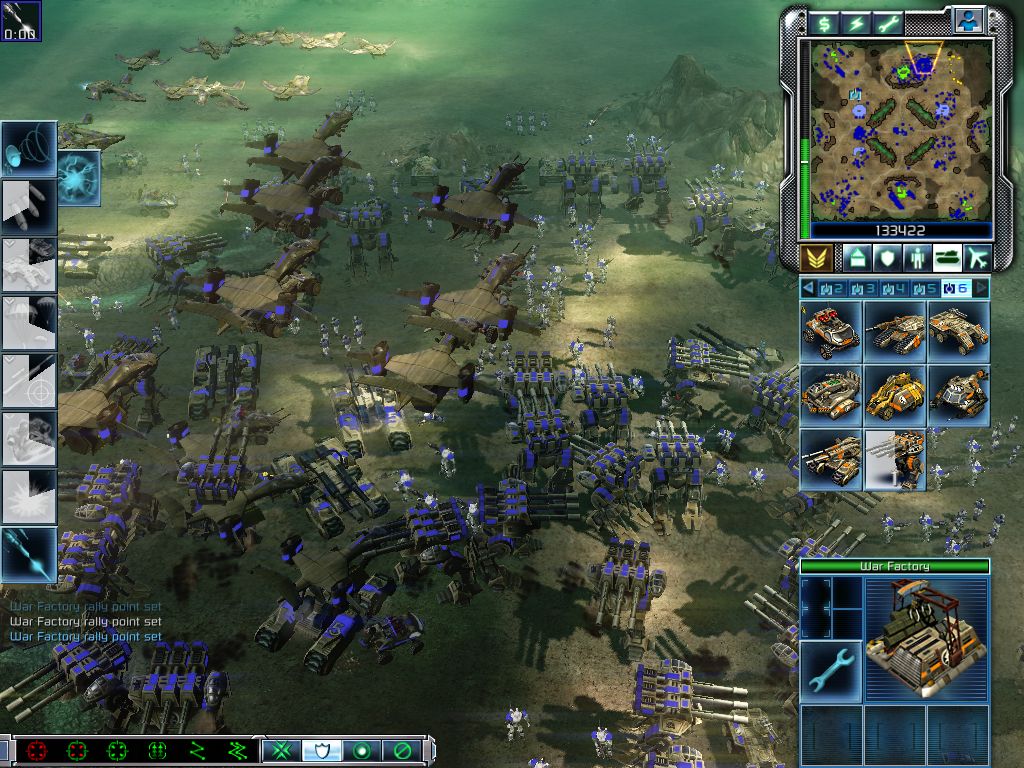Open the Production Structures tab
This screenshot has height=768, width=1024.
[857, 258]
